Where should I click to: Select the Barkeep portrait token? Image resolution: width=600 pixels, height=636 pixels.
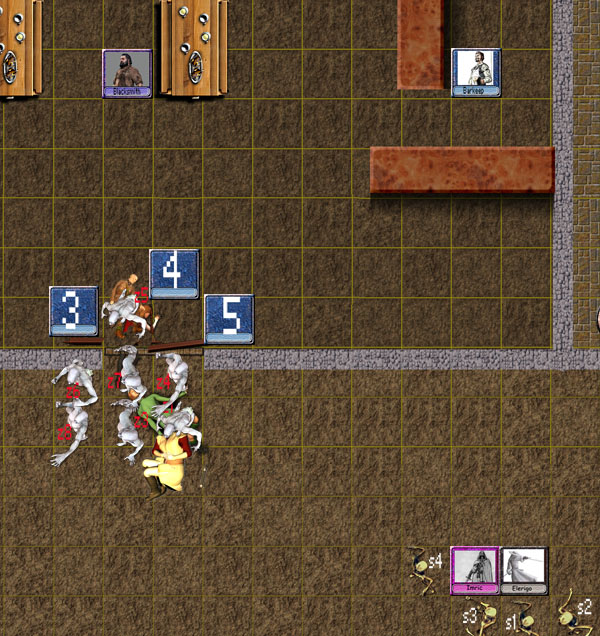[x=475, y=72]
